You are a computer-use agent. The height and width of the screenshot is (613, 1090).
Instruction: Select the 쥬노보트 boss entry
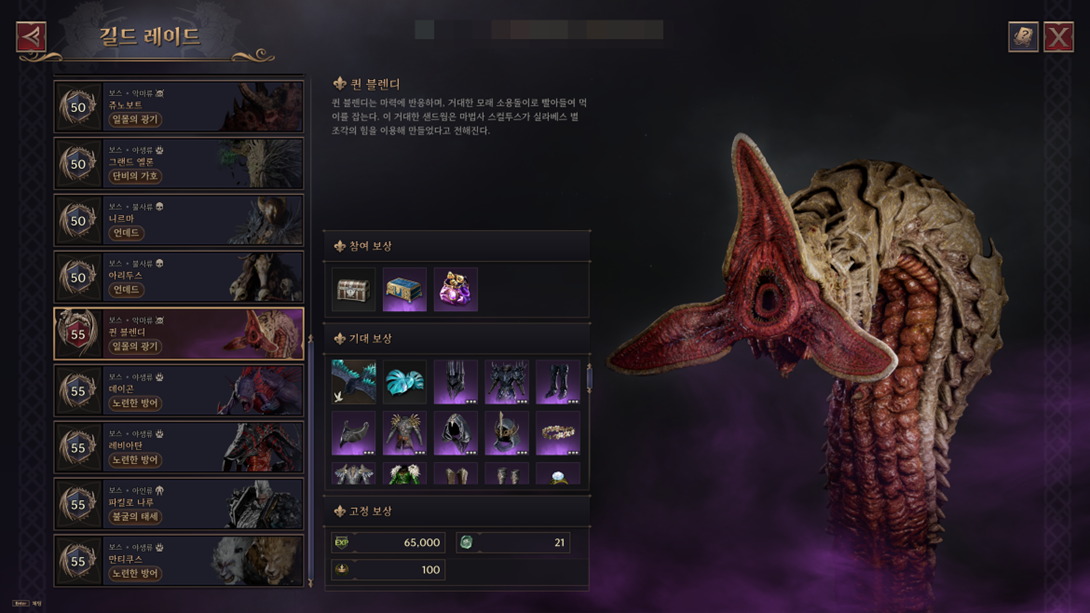179,107
